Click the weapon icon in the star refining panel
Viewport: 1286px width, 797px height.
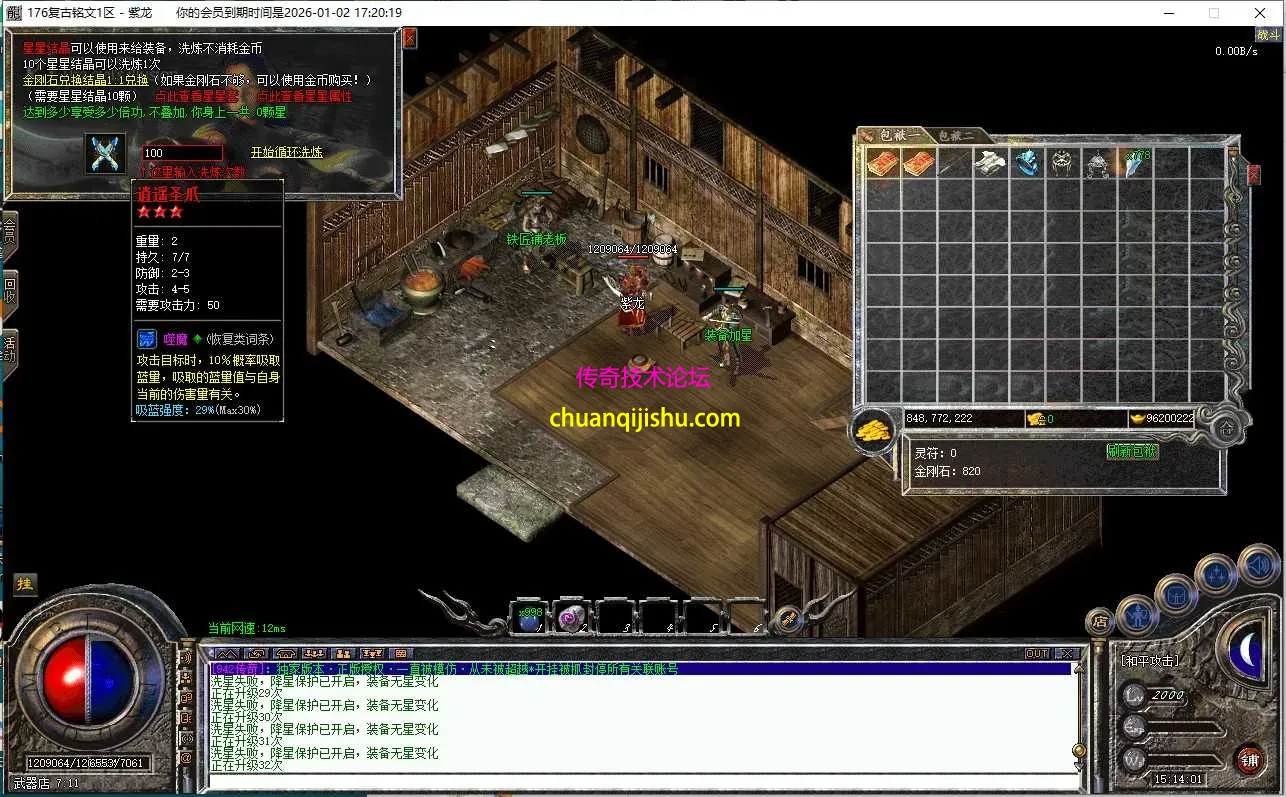click(x=105, y=153)
